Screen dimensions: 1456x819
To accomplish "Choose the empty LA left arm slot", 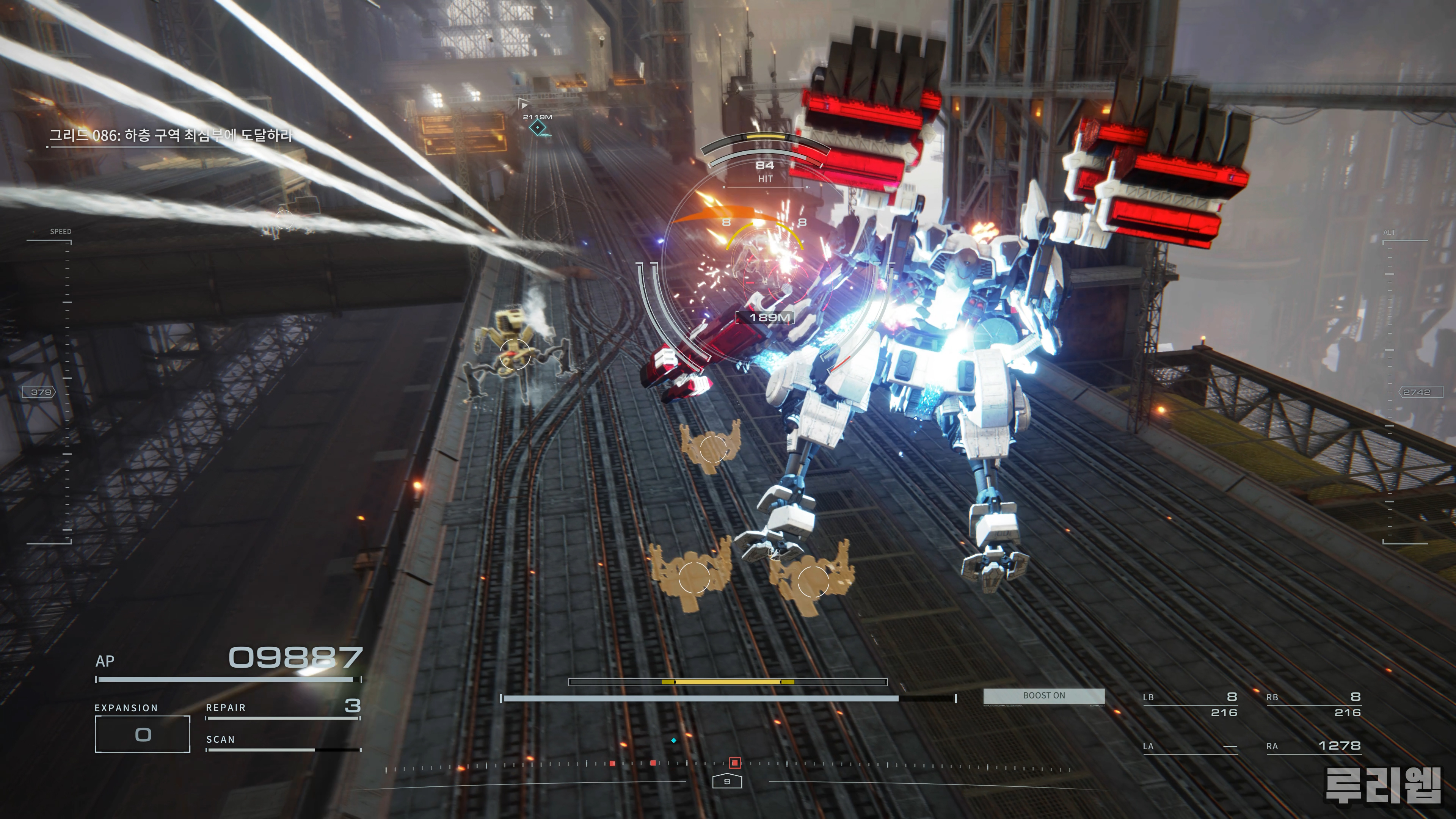I will click(x=1190, y=746).
